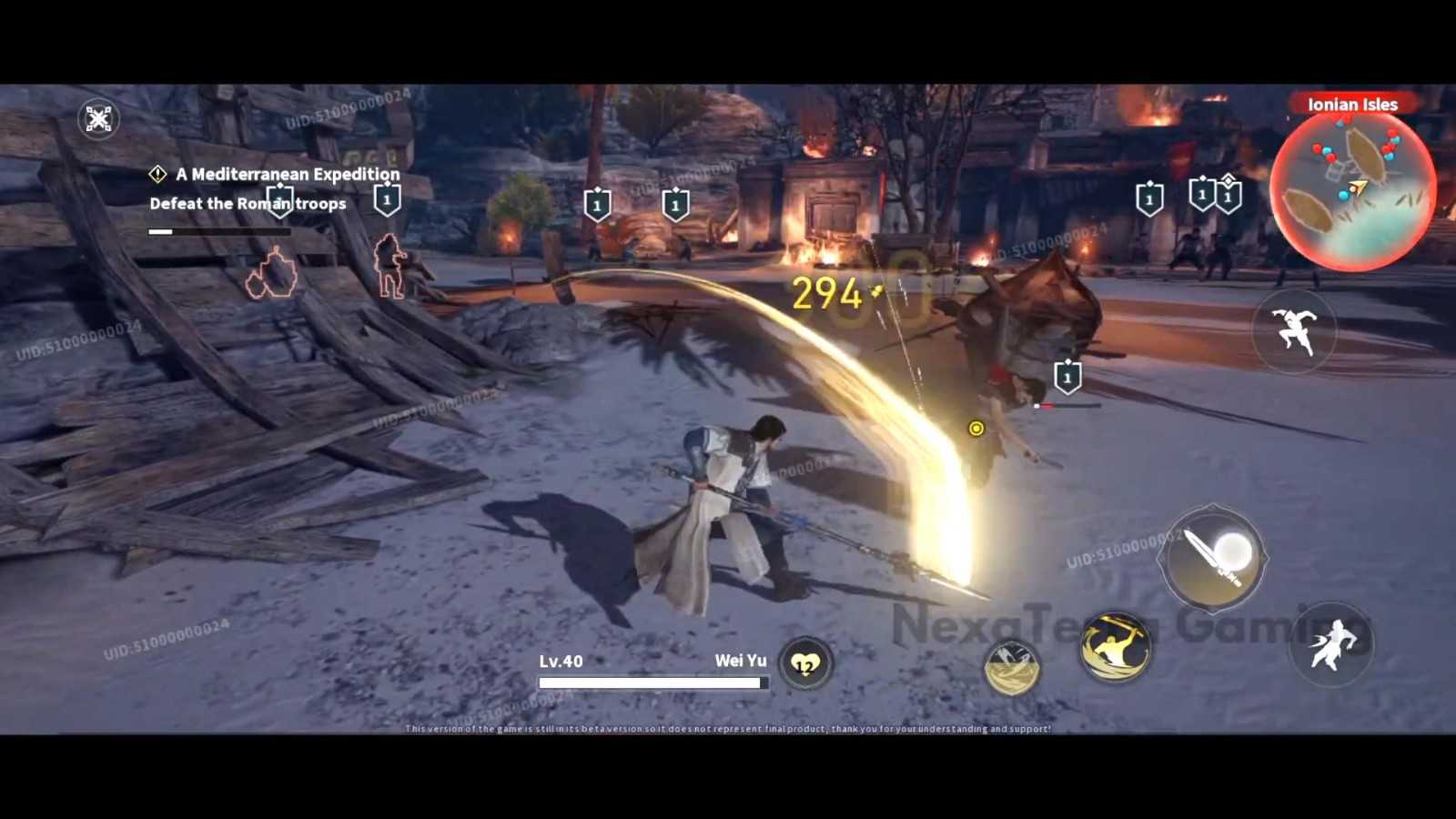Use the heart healing item with 12 charges
Image resolution: width=1456 pixels, height=819 pixels.
tap(805, 663)
